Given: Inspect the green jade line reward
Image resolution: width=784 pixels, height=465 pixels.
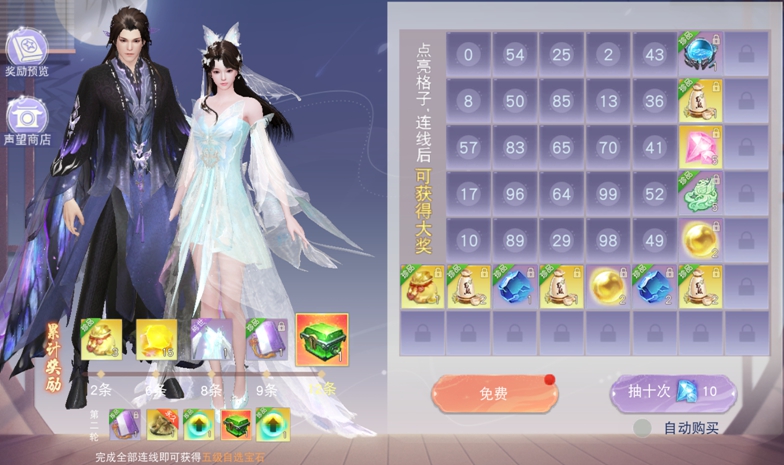Looking at the screenshot, I should (x=700, y=194).
